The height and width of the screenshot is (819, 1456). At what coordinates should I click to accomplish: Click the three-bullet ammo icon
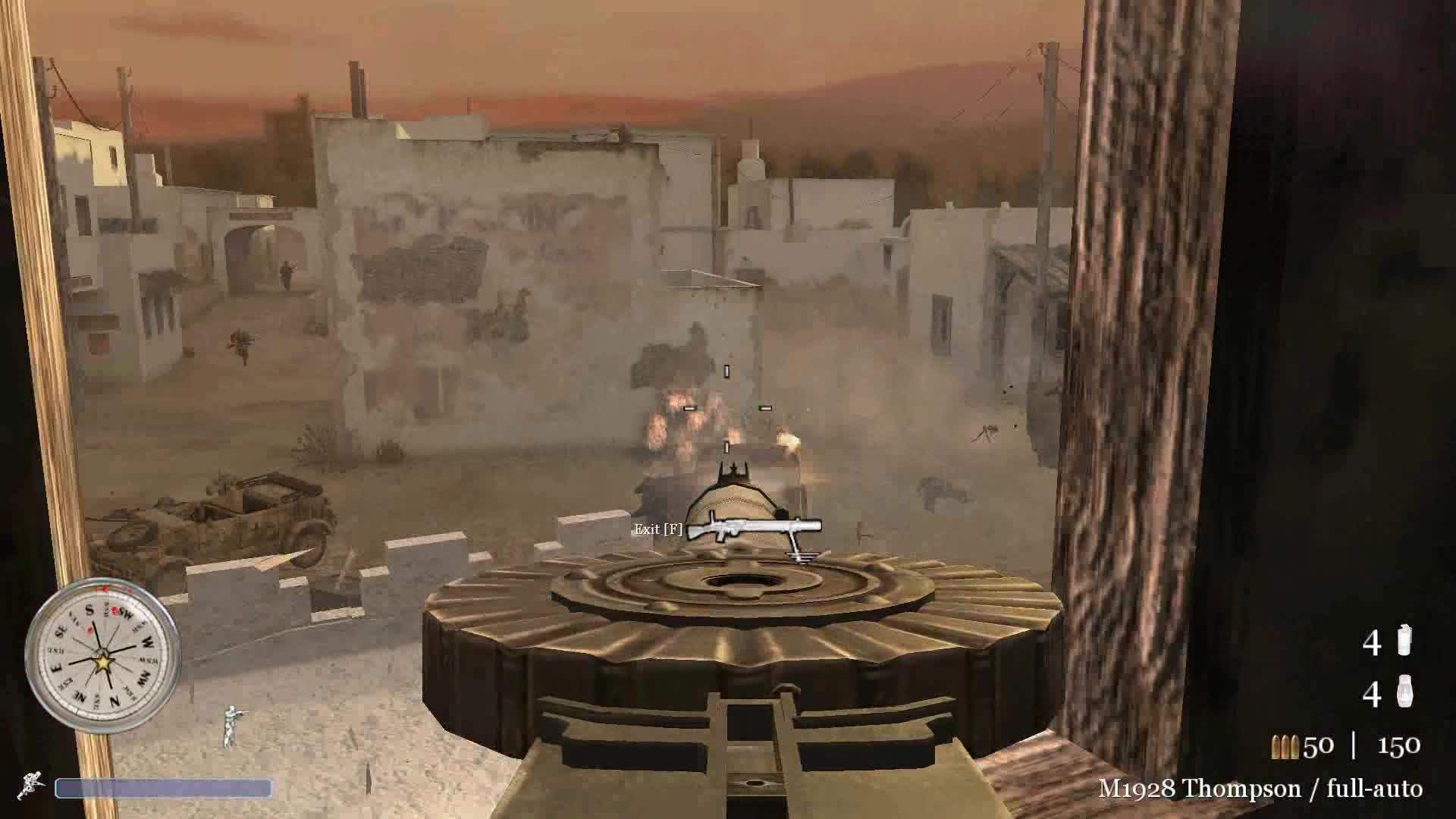(x=1285, y=745)
